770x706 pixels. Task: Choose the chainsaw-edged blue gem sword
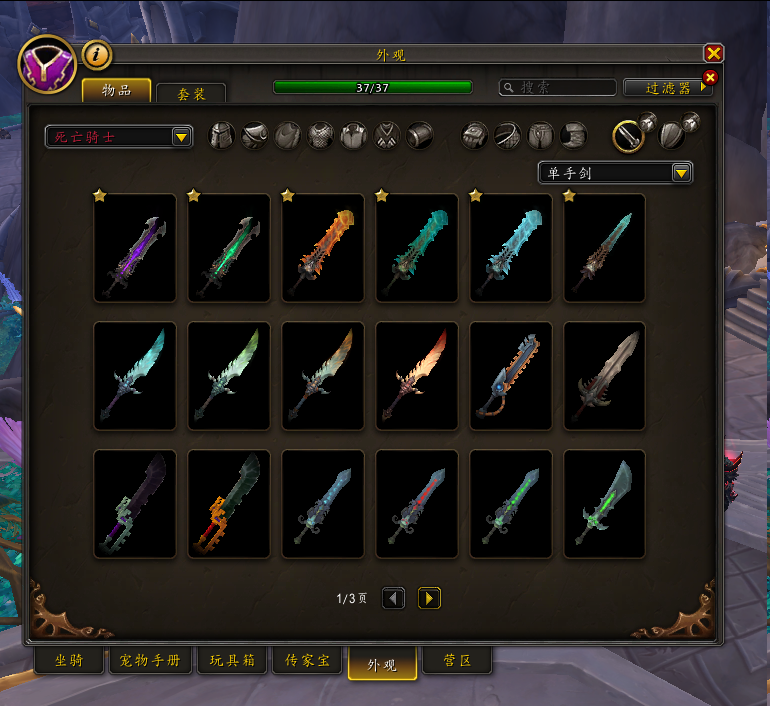(x=511, y=376)
